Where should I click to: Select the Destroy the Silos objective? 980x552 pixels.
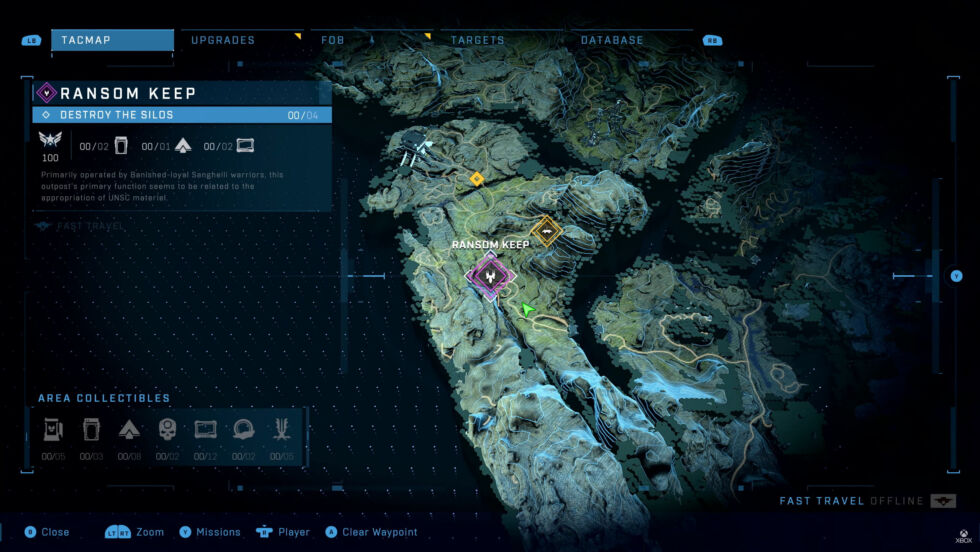(182, 115)
